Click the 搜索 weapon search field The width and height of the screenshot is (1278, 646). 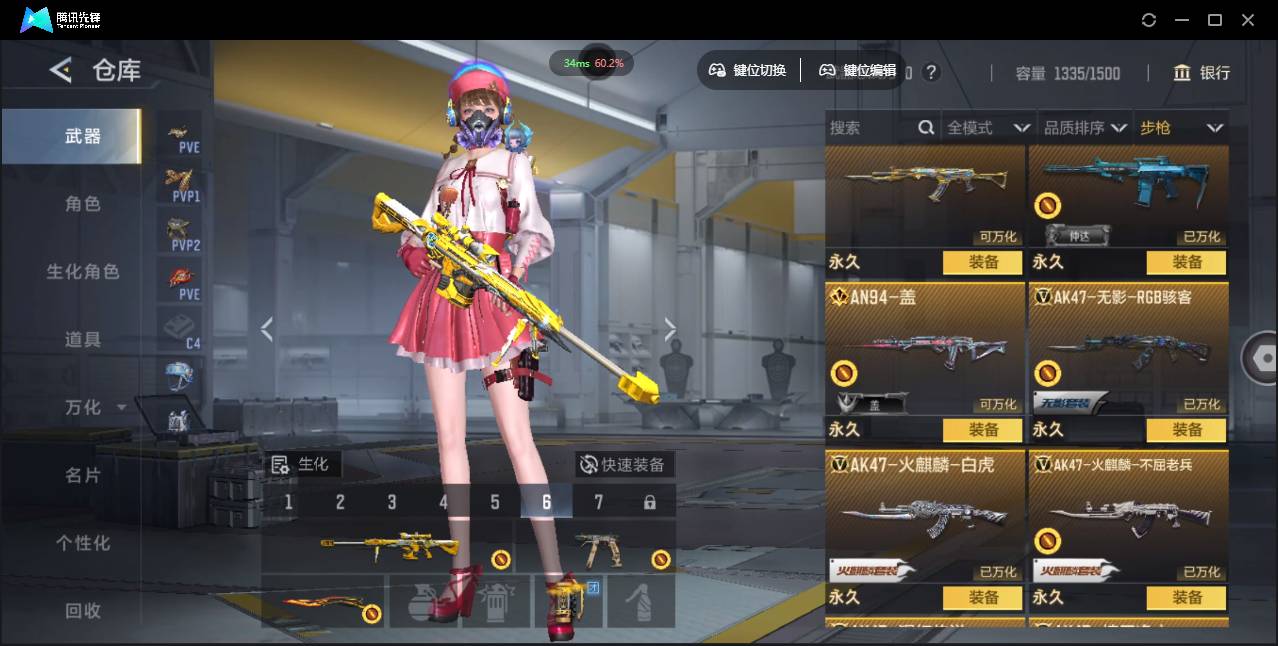tap(872, 128)
